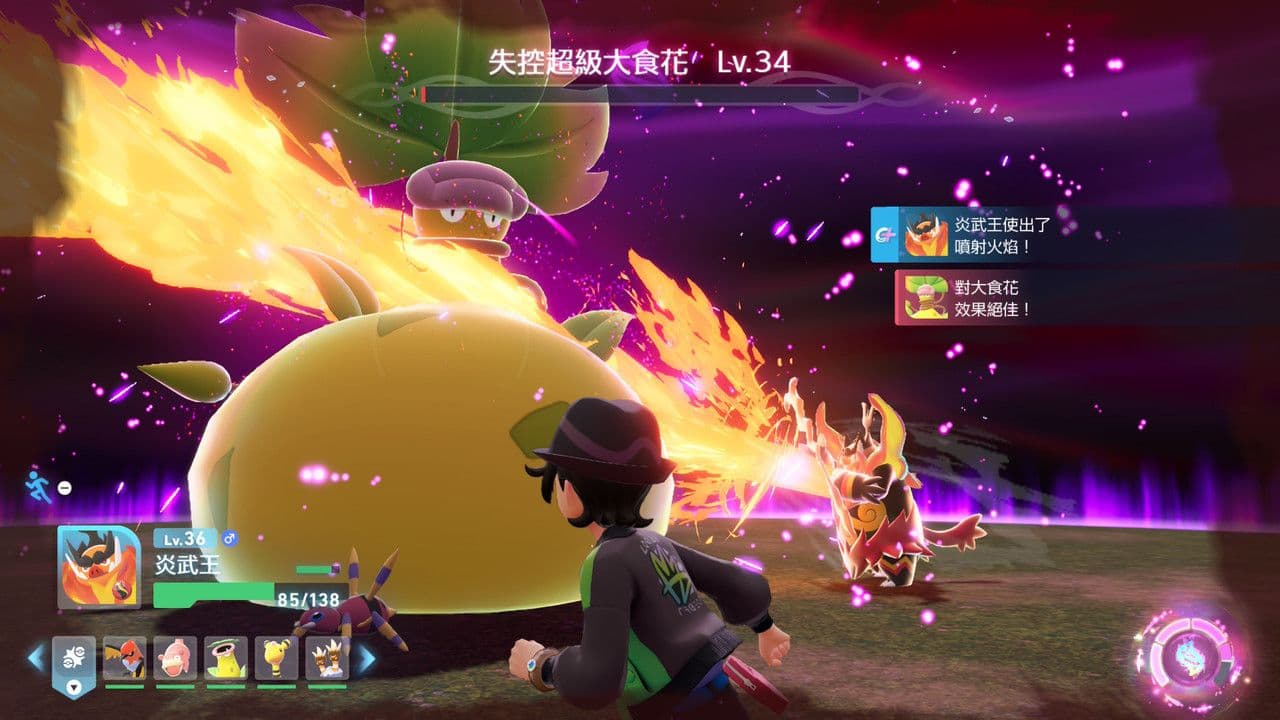Toggle the green status bar under Fletchinder
Image resolution: width=1280 pixels, height=720 pixels.
(124, 686)
